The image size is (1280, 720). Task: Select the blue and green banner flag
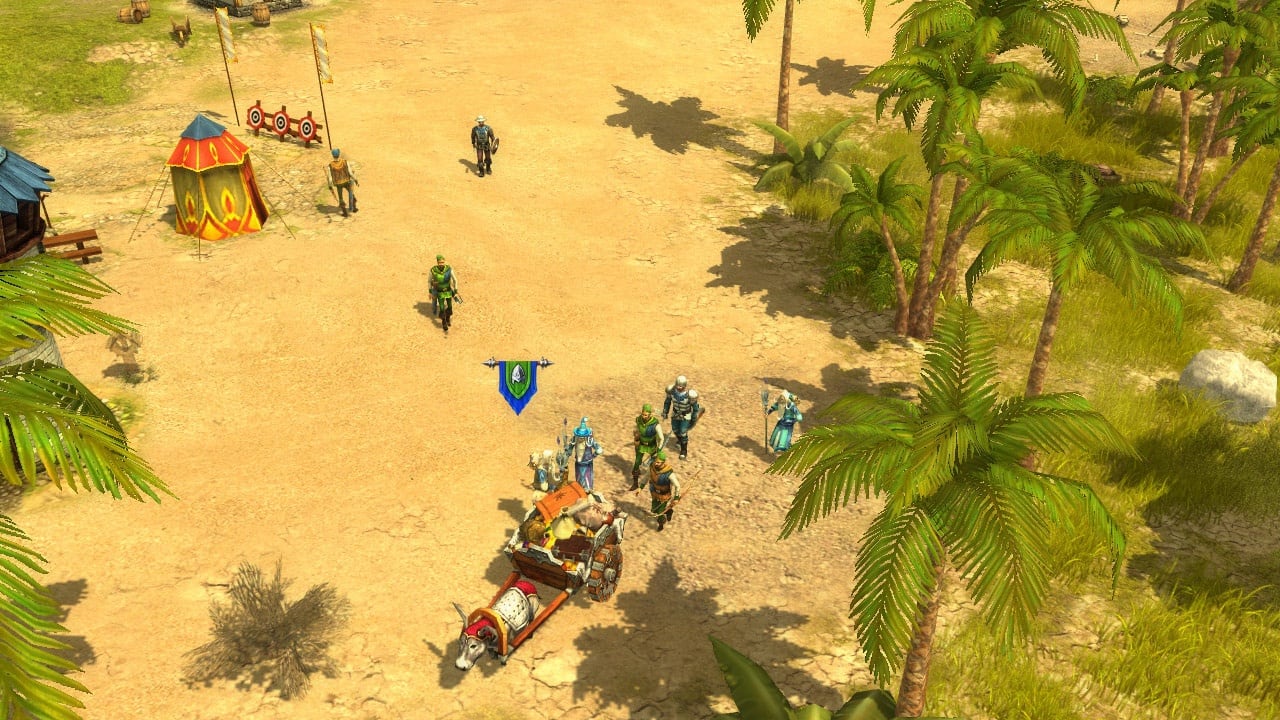click(x=517, y=384)
